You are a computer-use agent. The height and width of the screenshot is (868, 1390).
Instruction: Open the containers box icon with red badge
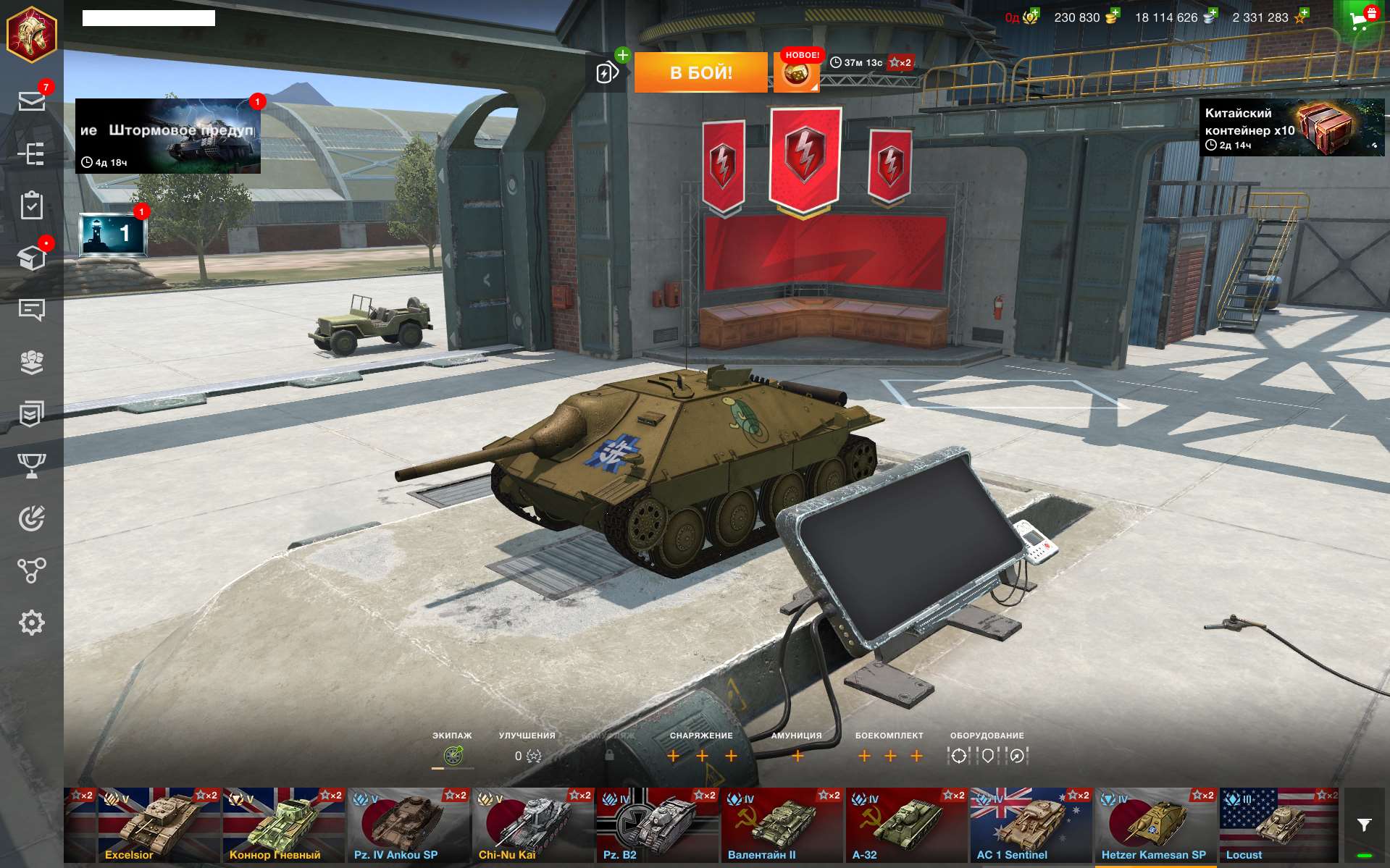click(x=32, y=258)
